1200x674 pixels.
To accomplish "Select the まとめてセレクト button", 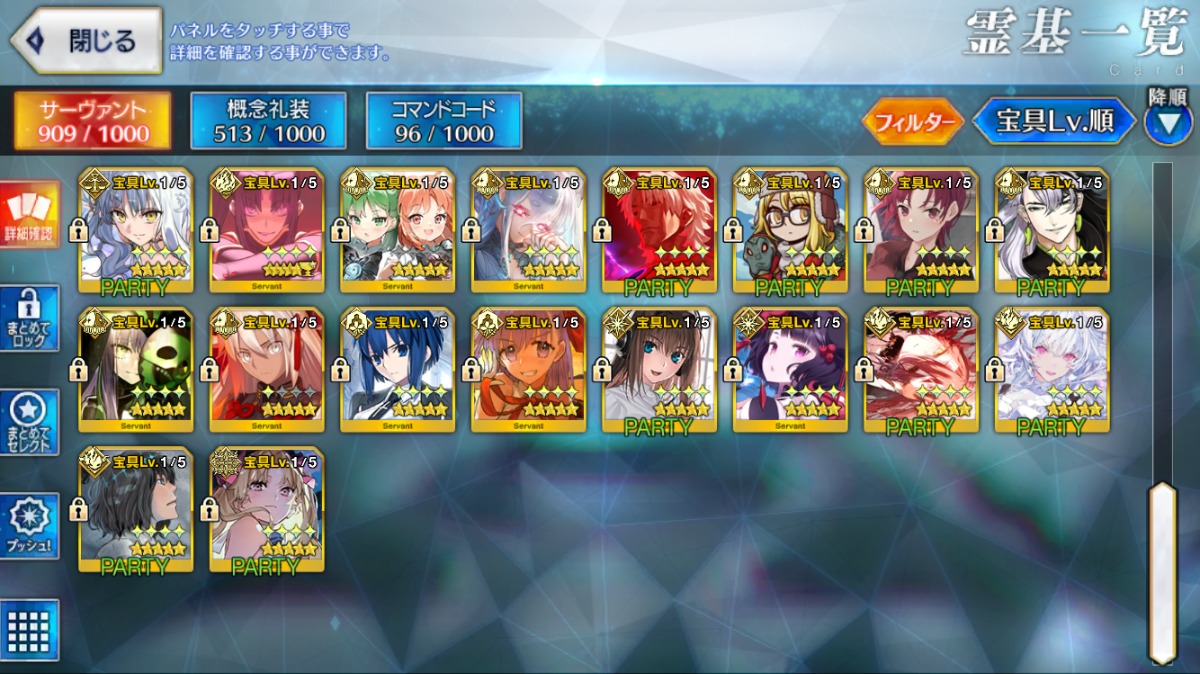I will pyautogui.click(x=29, y=423).
